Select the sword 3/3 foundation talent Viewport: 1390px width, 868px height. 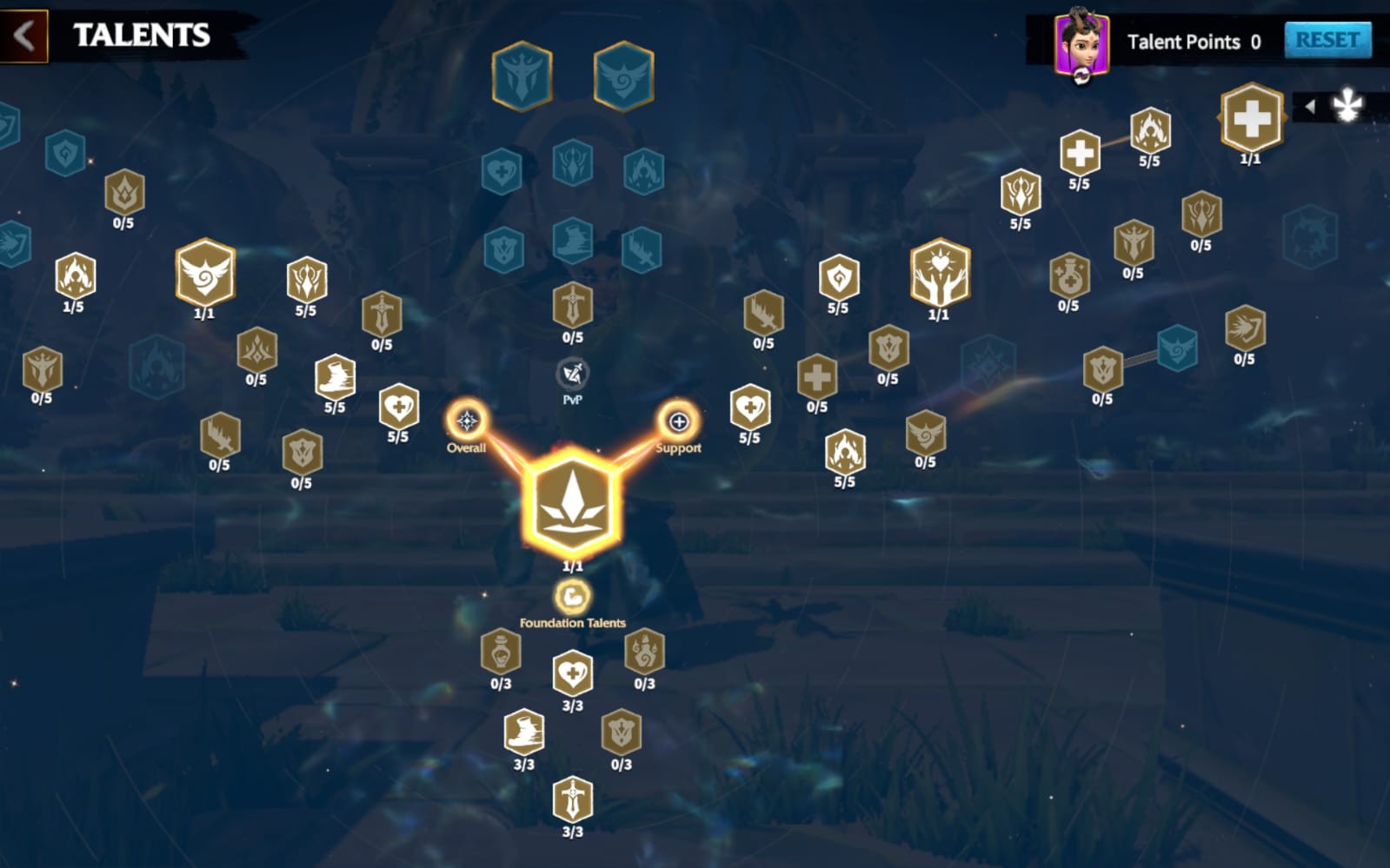[x=572, y=799]
